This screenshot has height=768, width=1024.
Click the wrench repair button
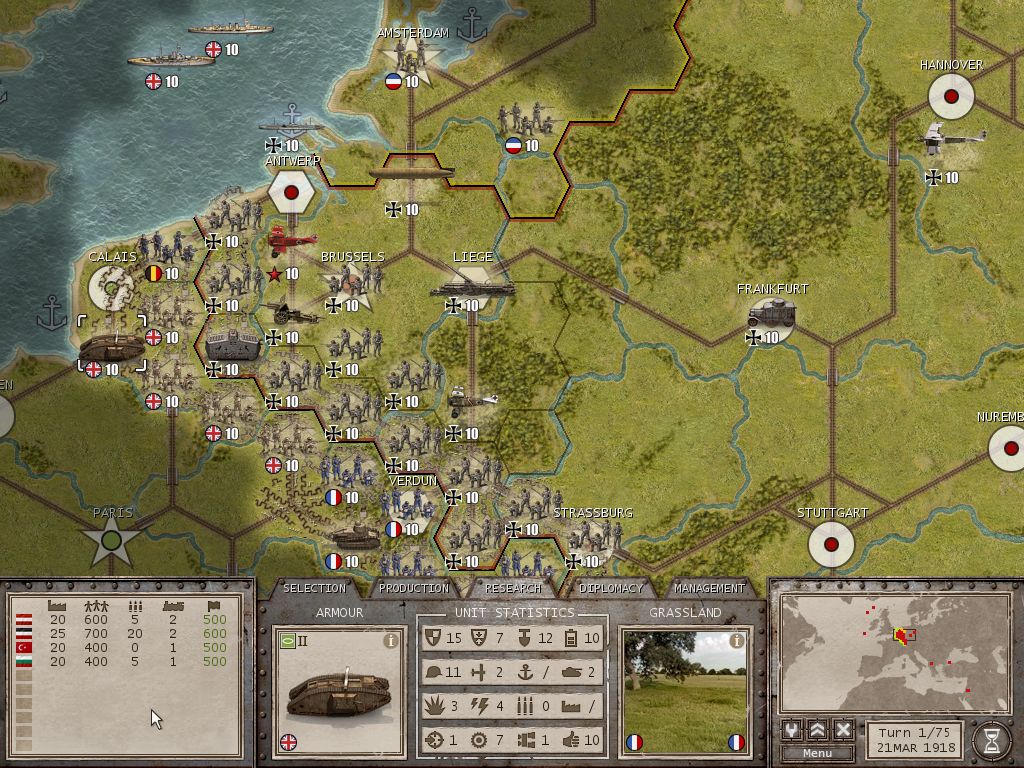coord(792,730)
